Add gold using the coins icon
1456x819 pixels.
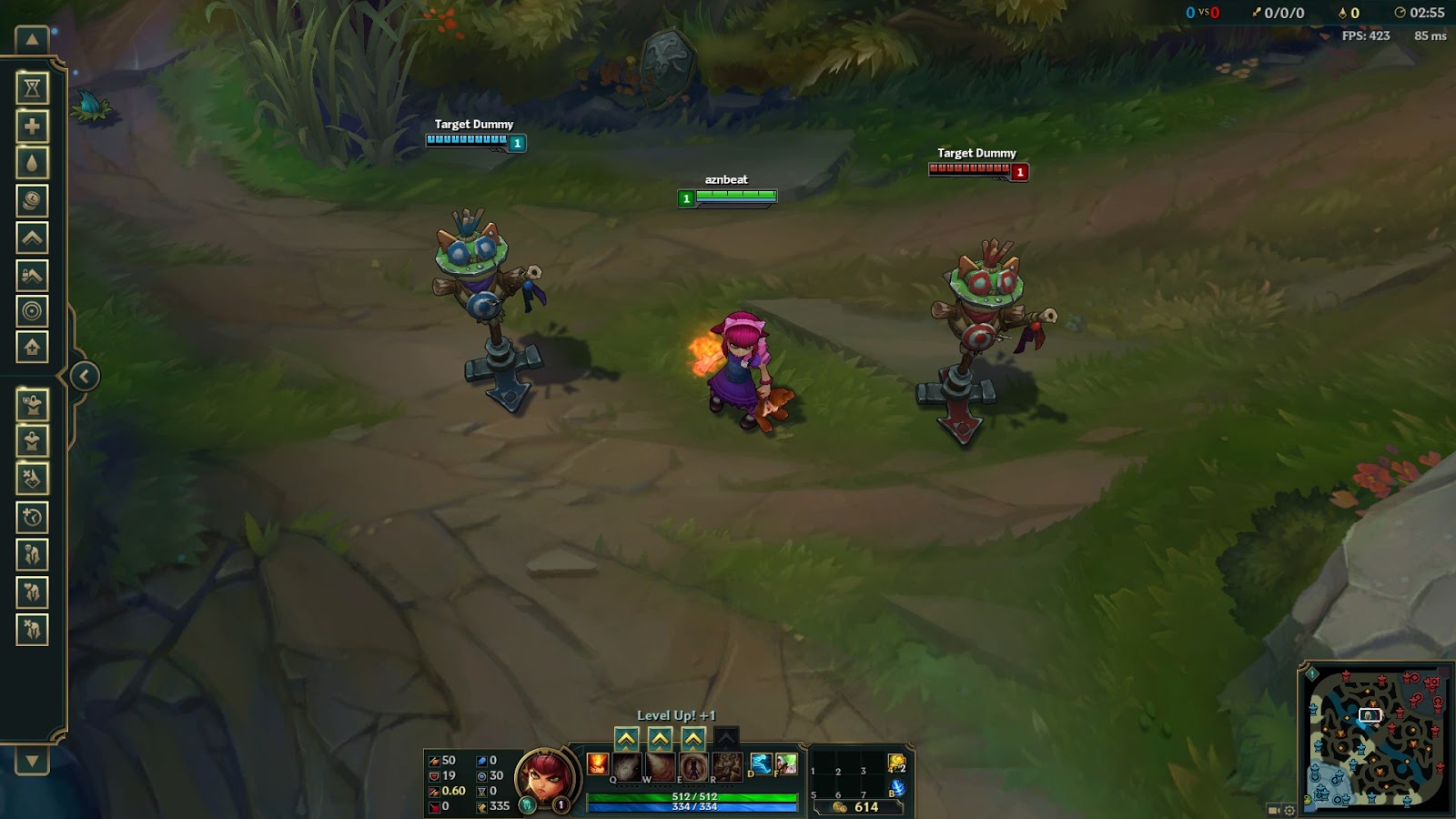[32, 200]
